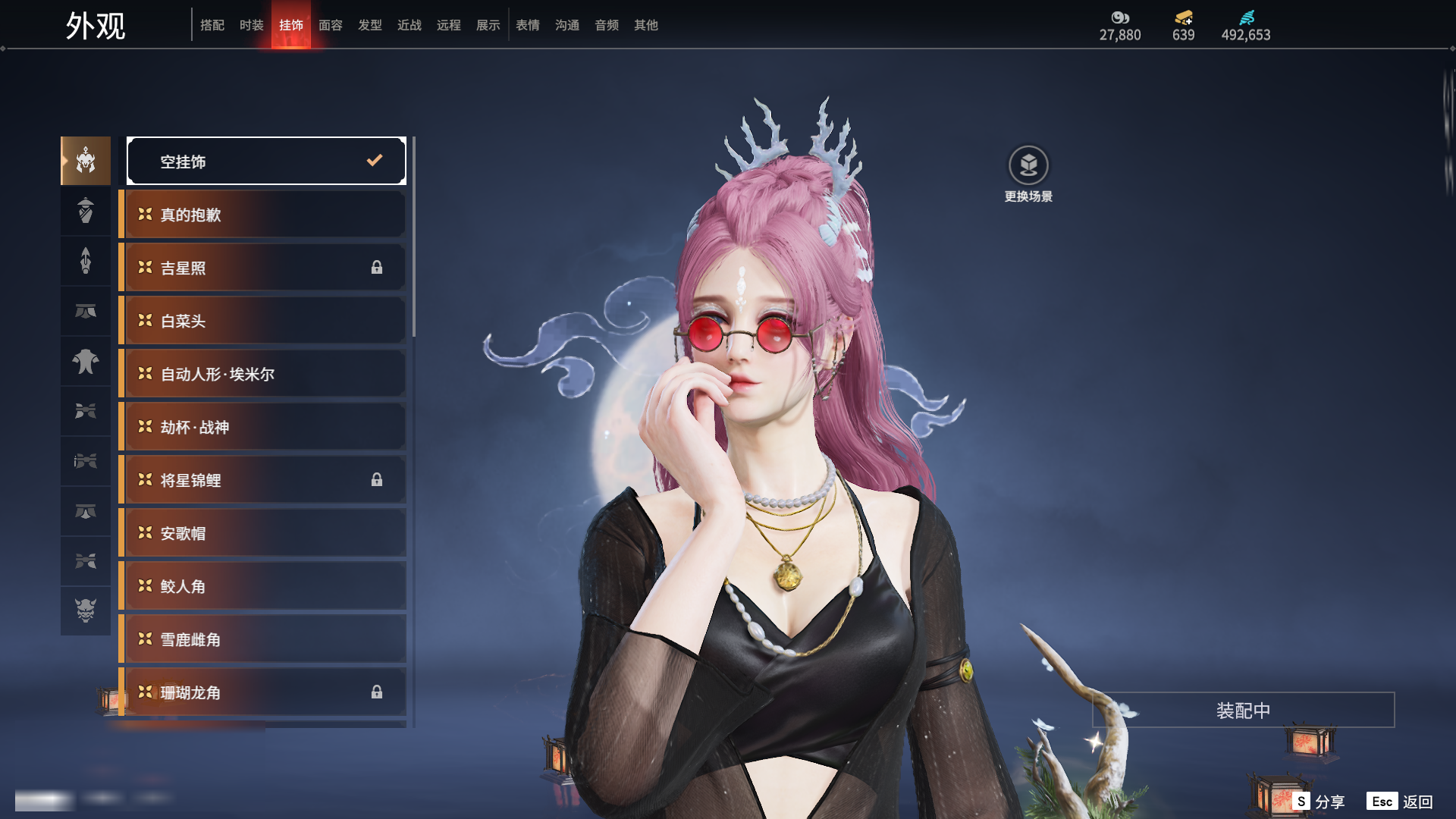Click the 装配中 equip button
The width and height of the screenshot is (1456, 819).
pyautogui.click(x=1243, y=711)
